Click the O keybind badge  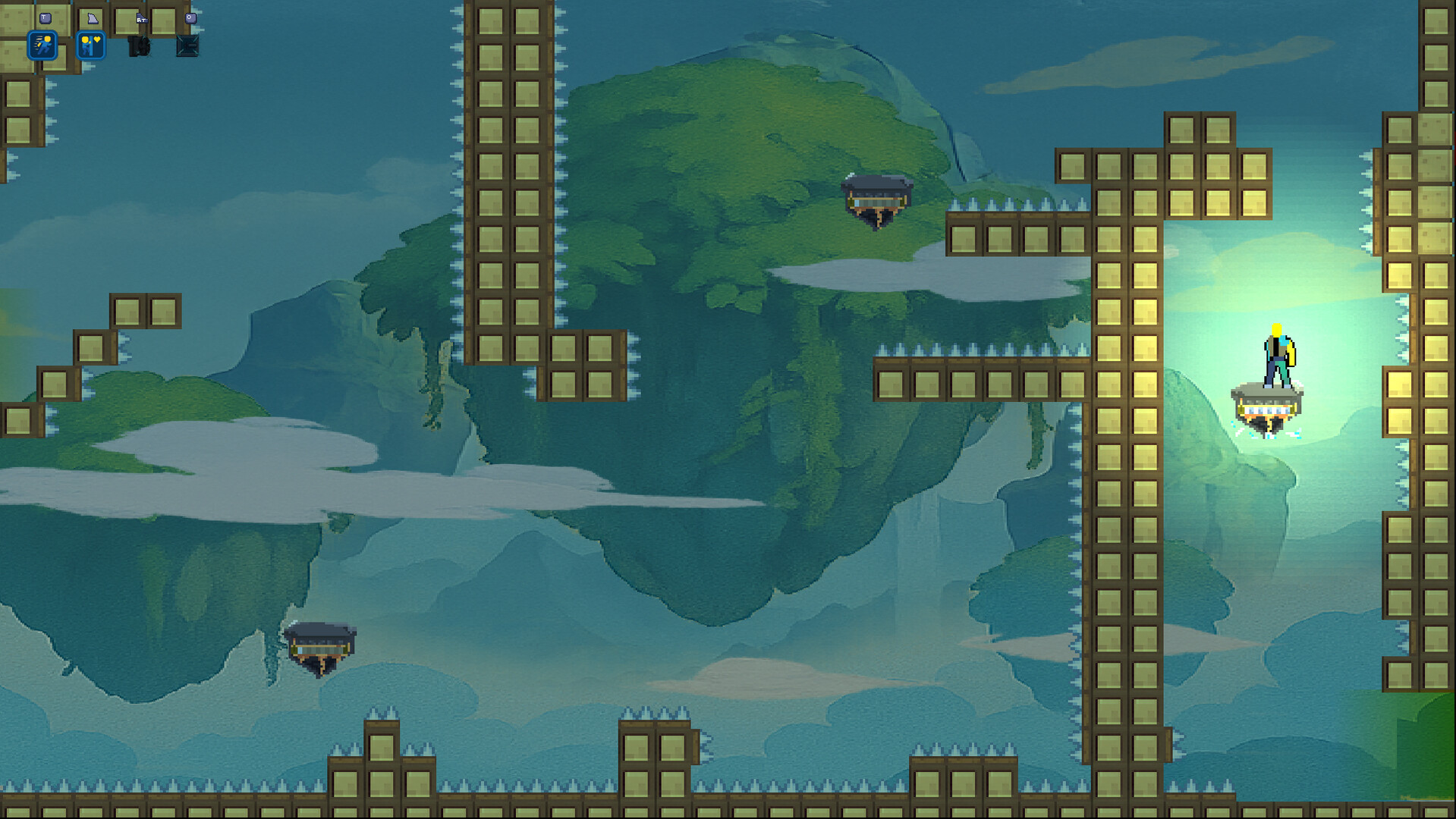point(190,18)
